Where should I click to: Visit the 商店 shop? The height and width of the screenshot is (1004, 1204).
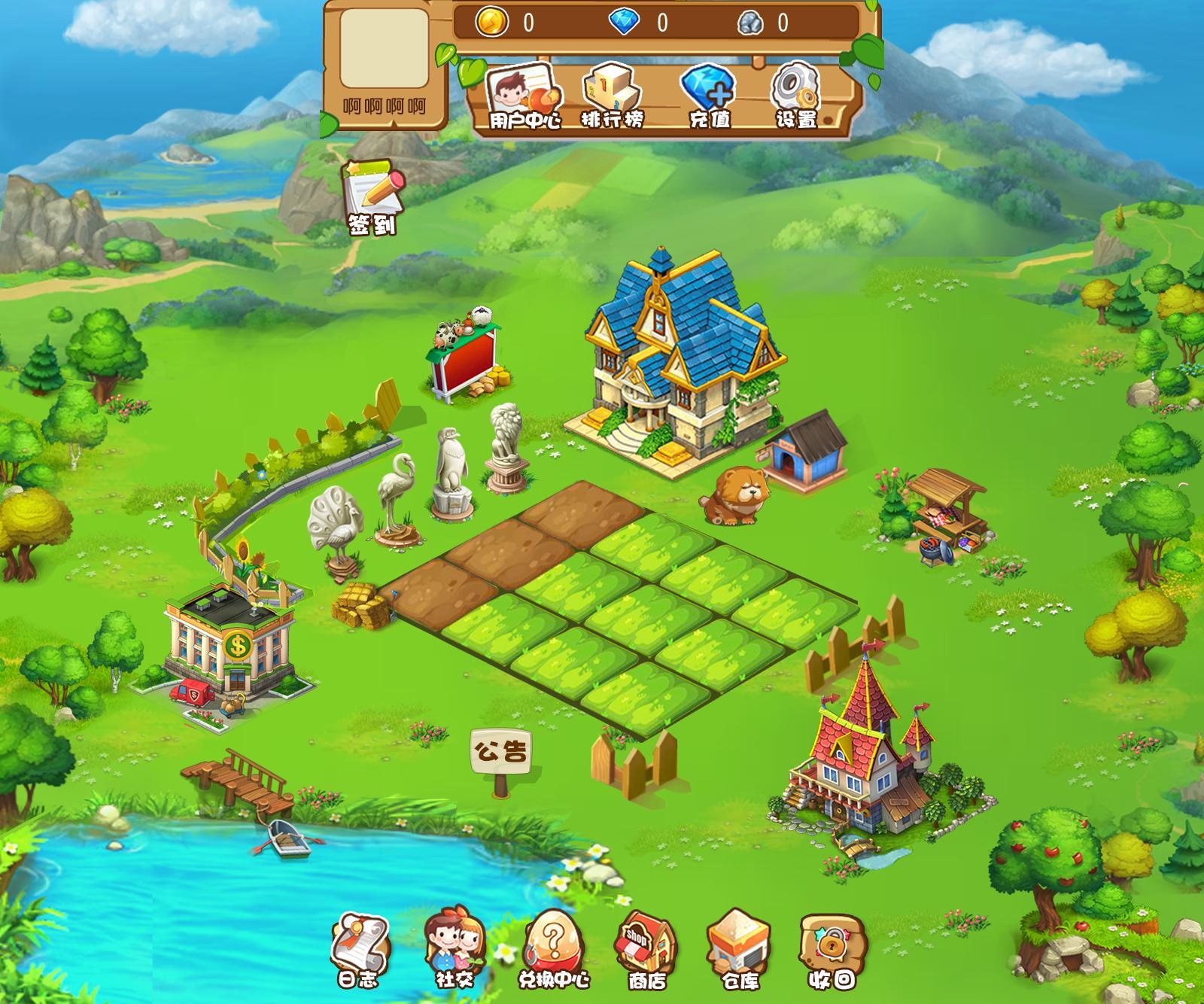point(646,950)
